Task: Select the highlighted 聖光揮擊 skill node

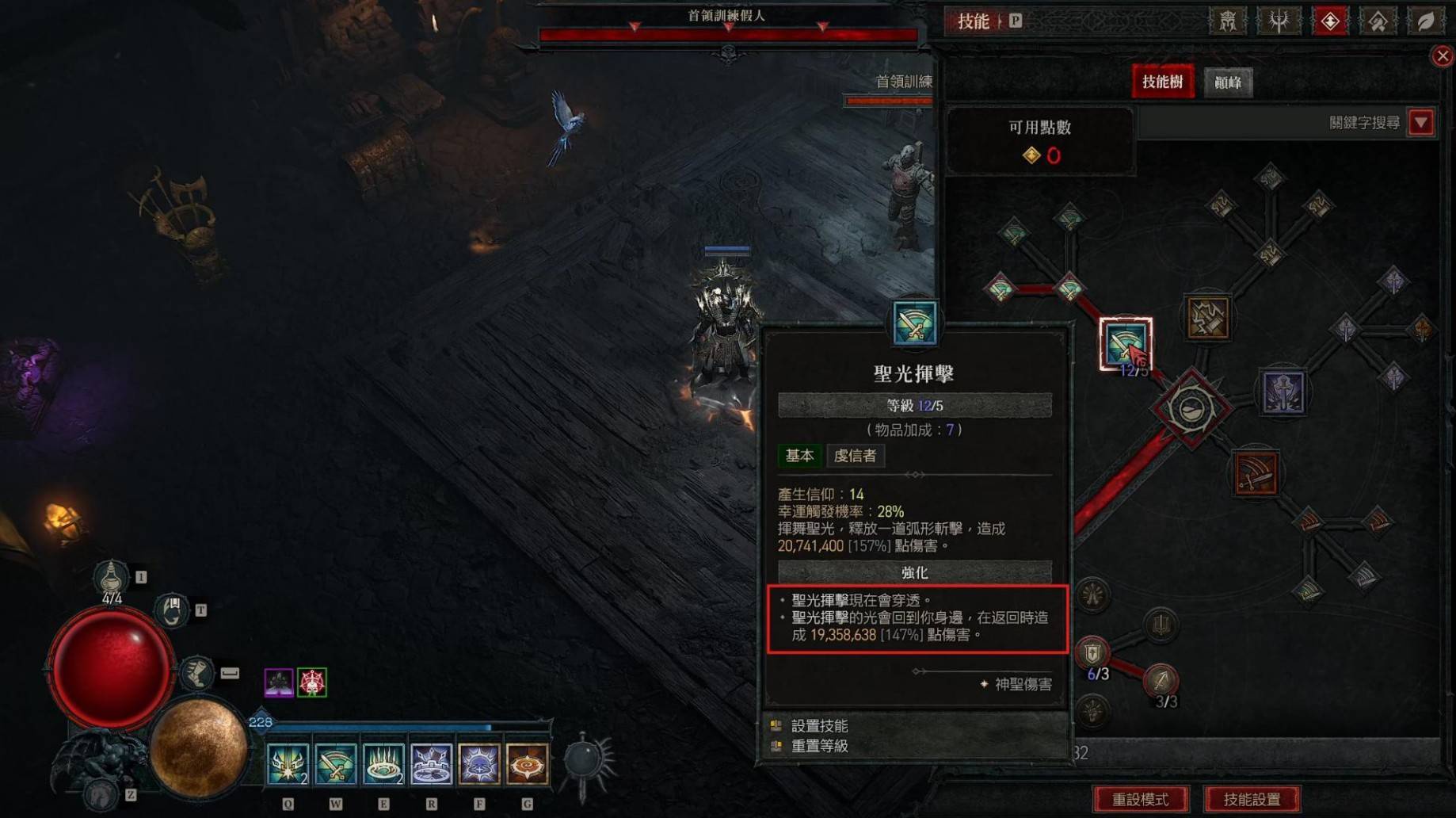Action: (1125, 343)
